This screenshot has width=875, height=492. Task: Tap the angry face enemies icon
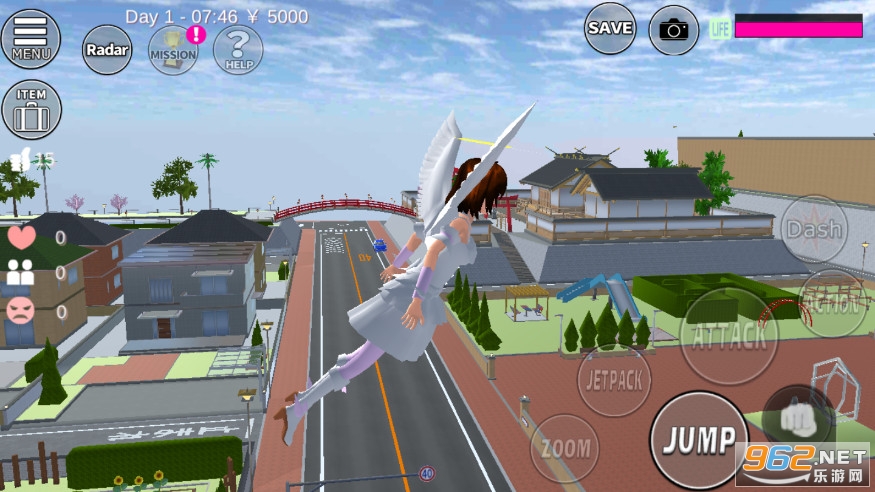21,311
